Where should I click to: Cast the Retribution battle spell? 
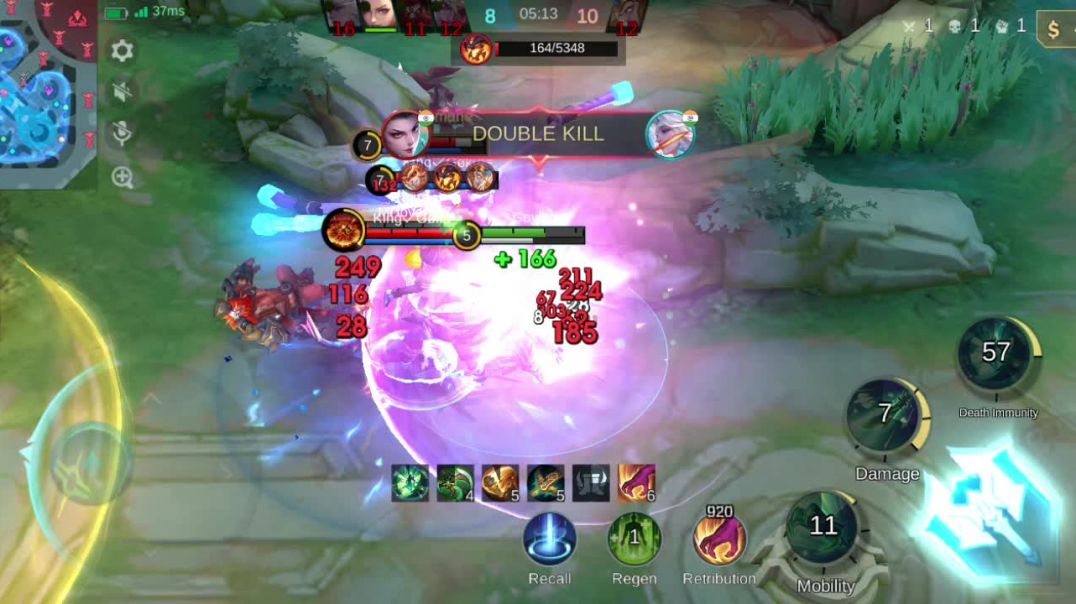[719, 538]
